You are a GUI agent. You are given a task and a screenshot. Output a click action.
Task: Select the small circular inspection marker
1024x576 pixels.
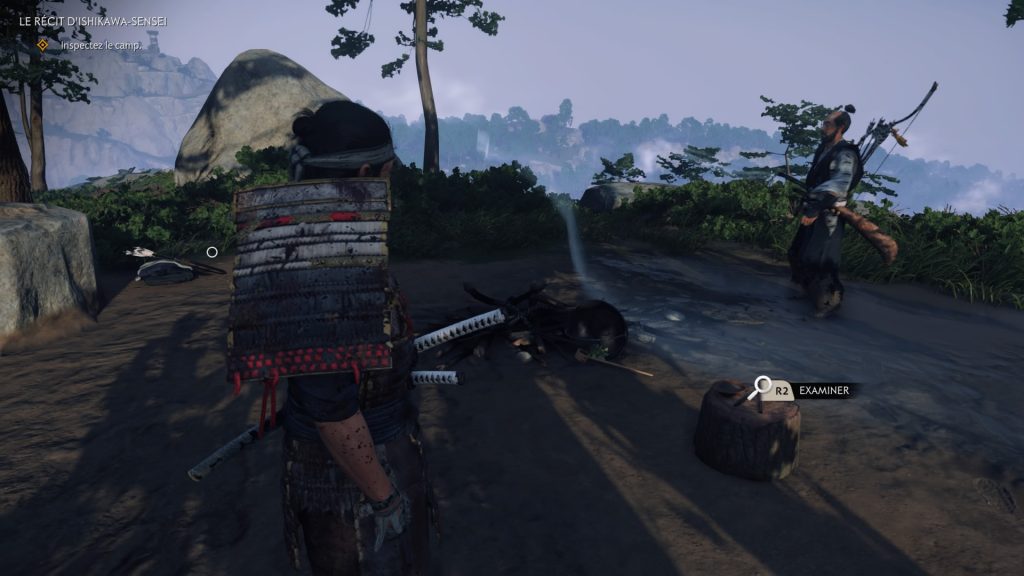[212, 252]
